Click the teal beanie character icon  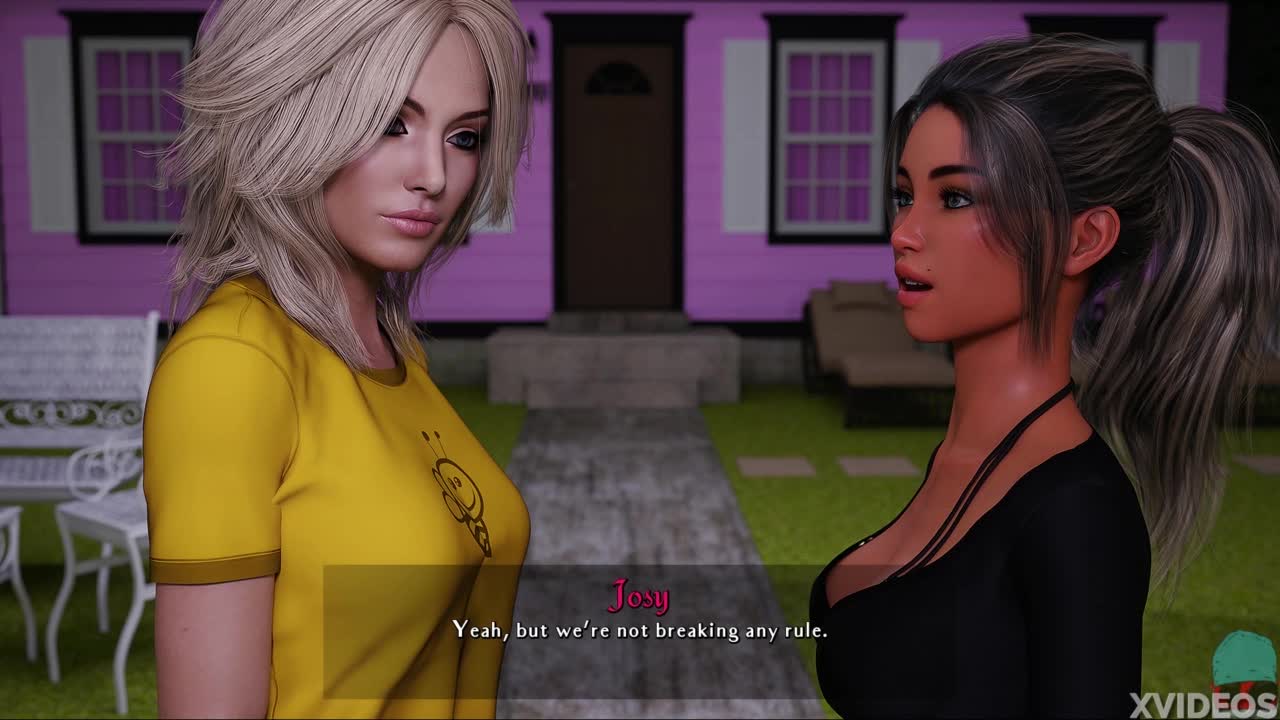click(x=1244, y=659)
